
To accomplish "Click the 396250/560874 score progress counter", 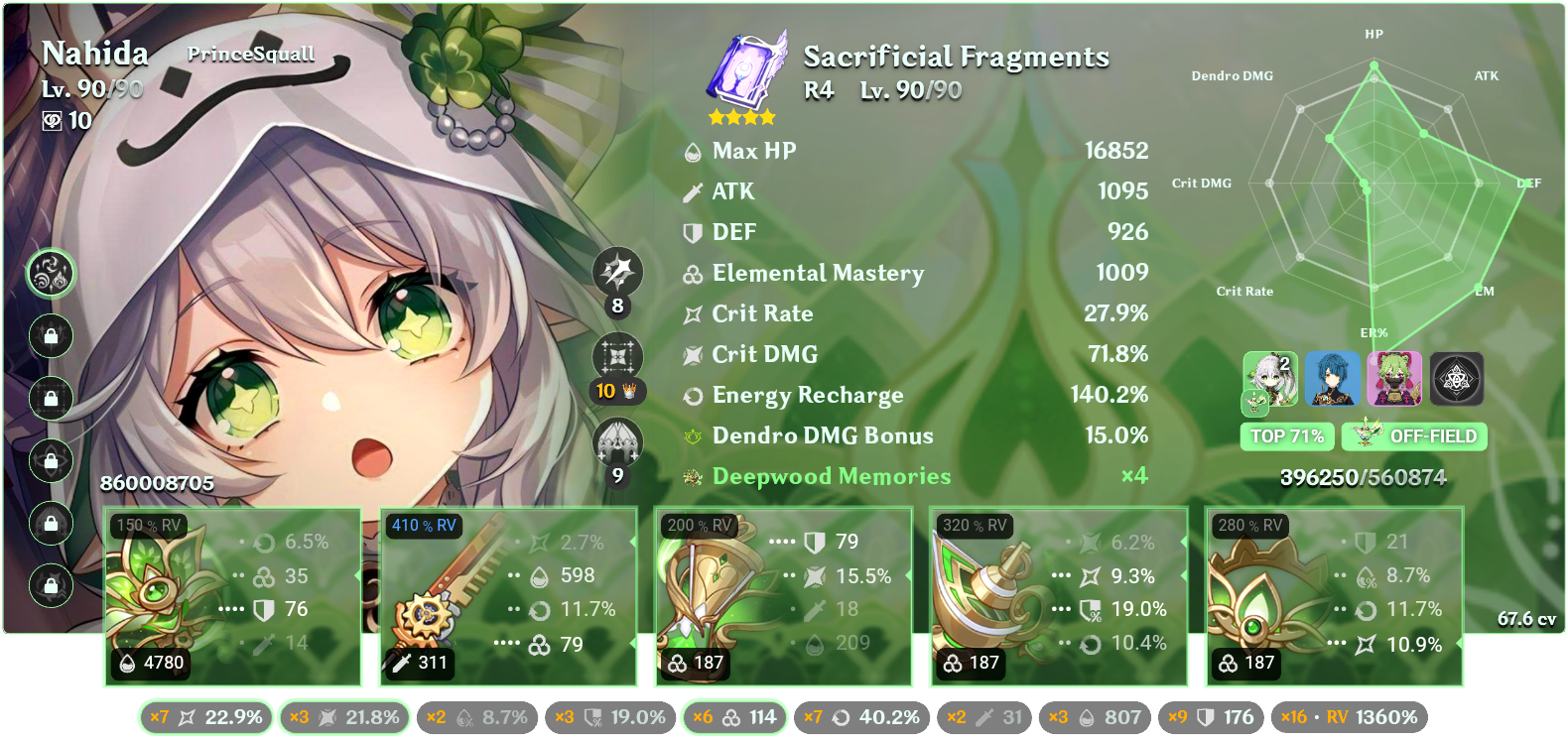I will tap(1366, 477).
